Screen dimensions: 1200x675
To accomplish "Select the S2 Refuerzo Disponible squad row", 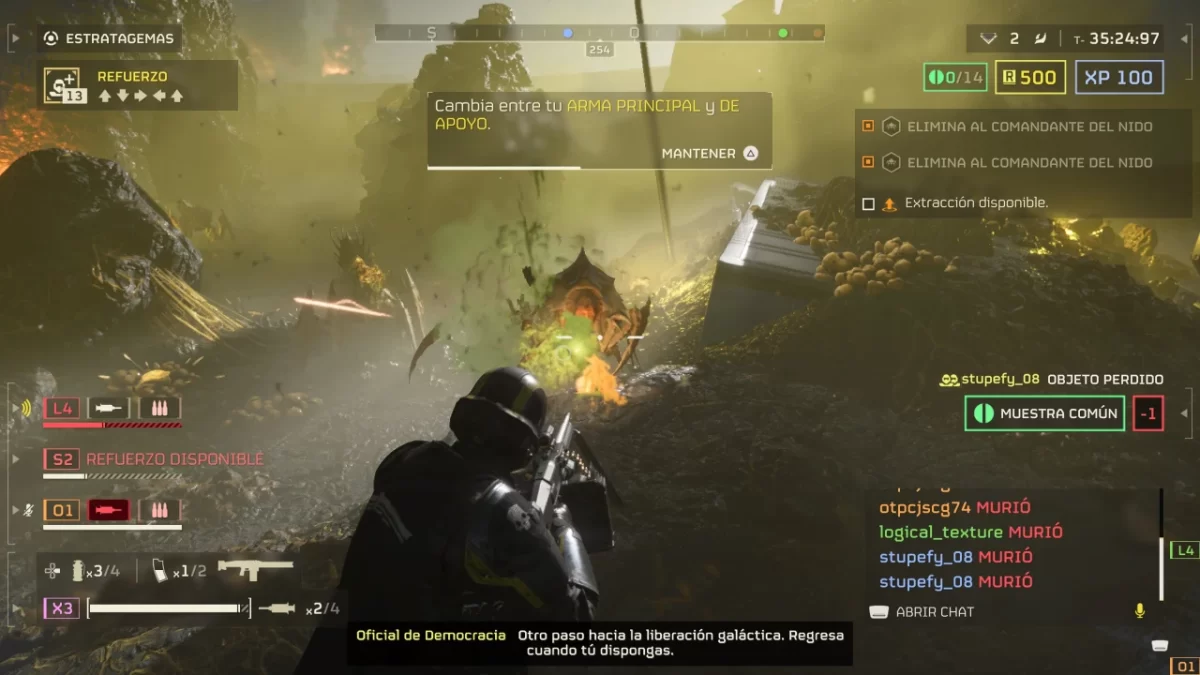I will point(153,459).
